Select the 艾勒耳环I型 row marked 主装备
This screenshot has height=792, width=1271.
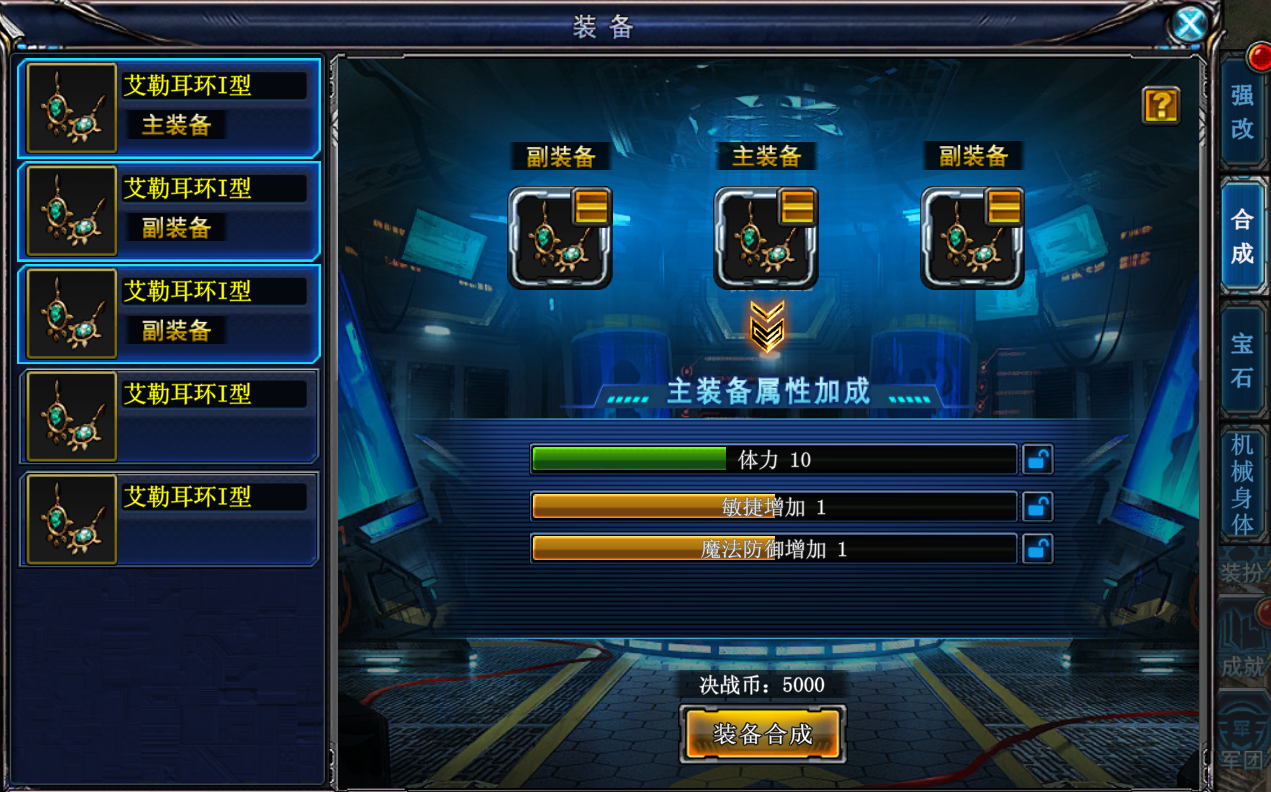point(169,107)
